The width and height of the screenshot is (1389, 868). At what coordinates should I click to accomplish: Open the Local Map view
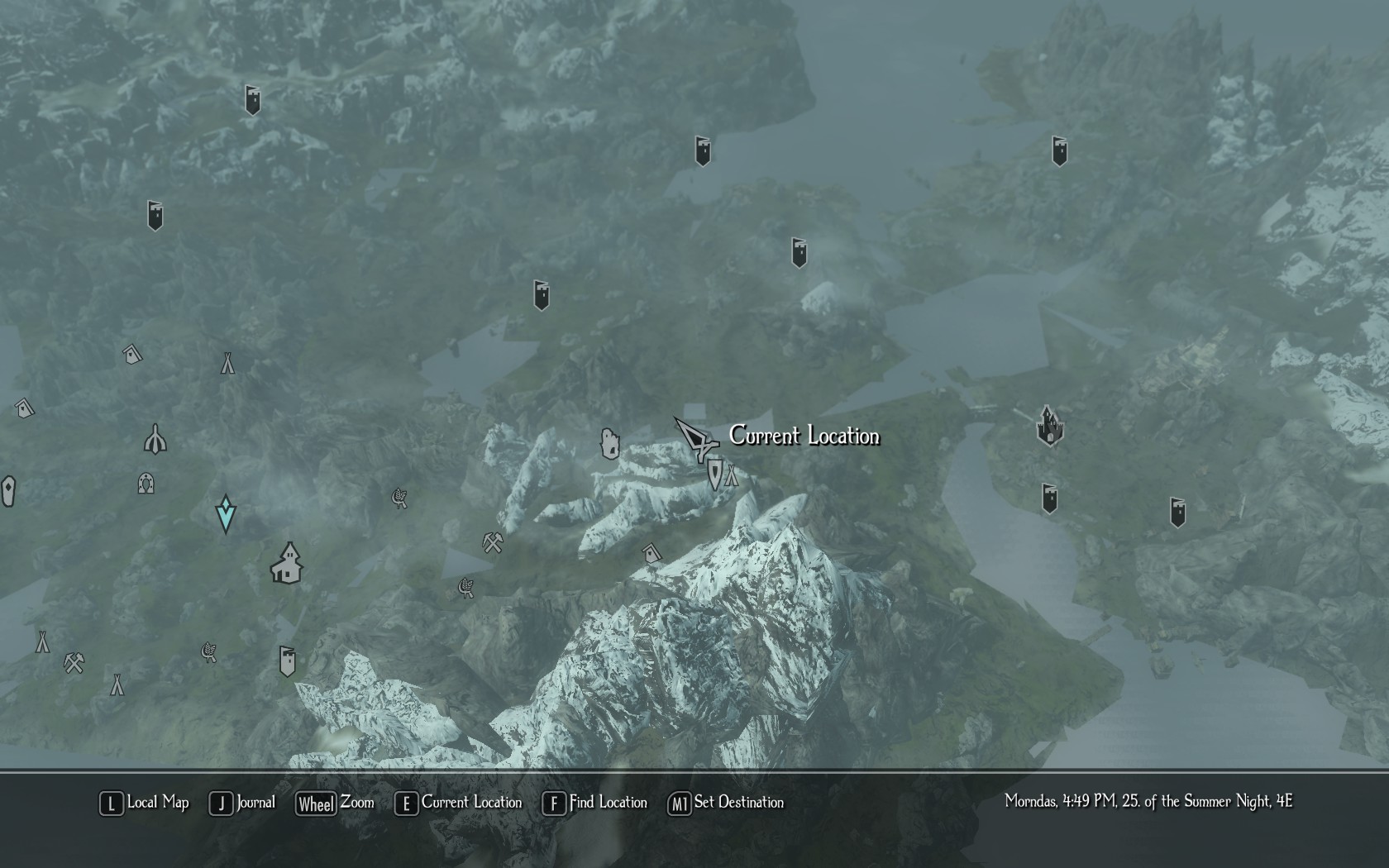pos(146,803)
